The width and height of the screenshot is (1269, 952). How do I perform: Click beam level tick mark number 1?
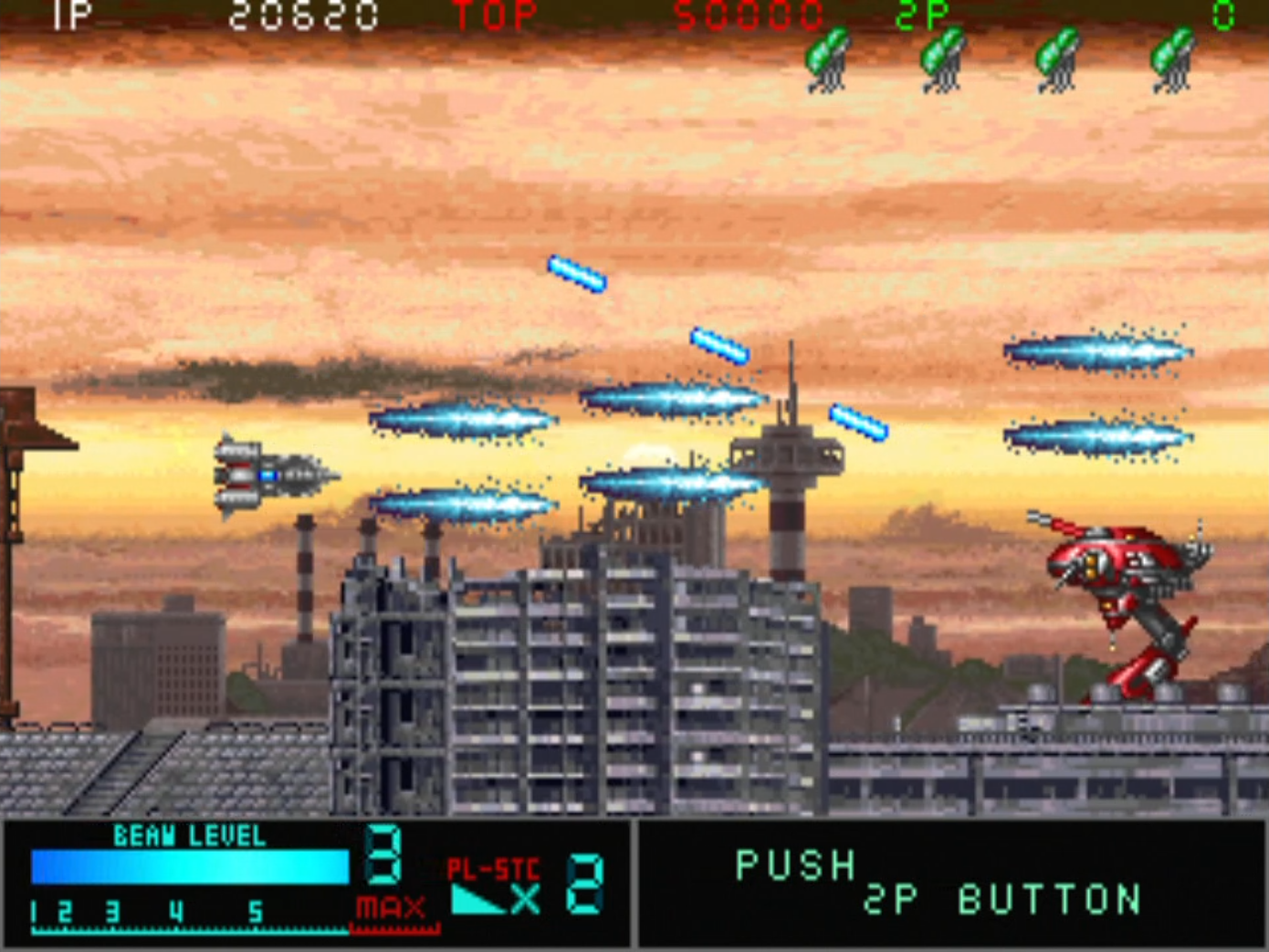(x=33, y=911)
